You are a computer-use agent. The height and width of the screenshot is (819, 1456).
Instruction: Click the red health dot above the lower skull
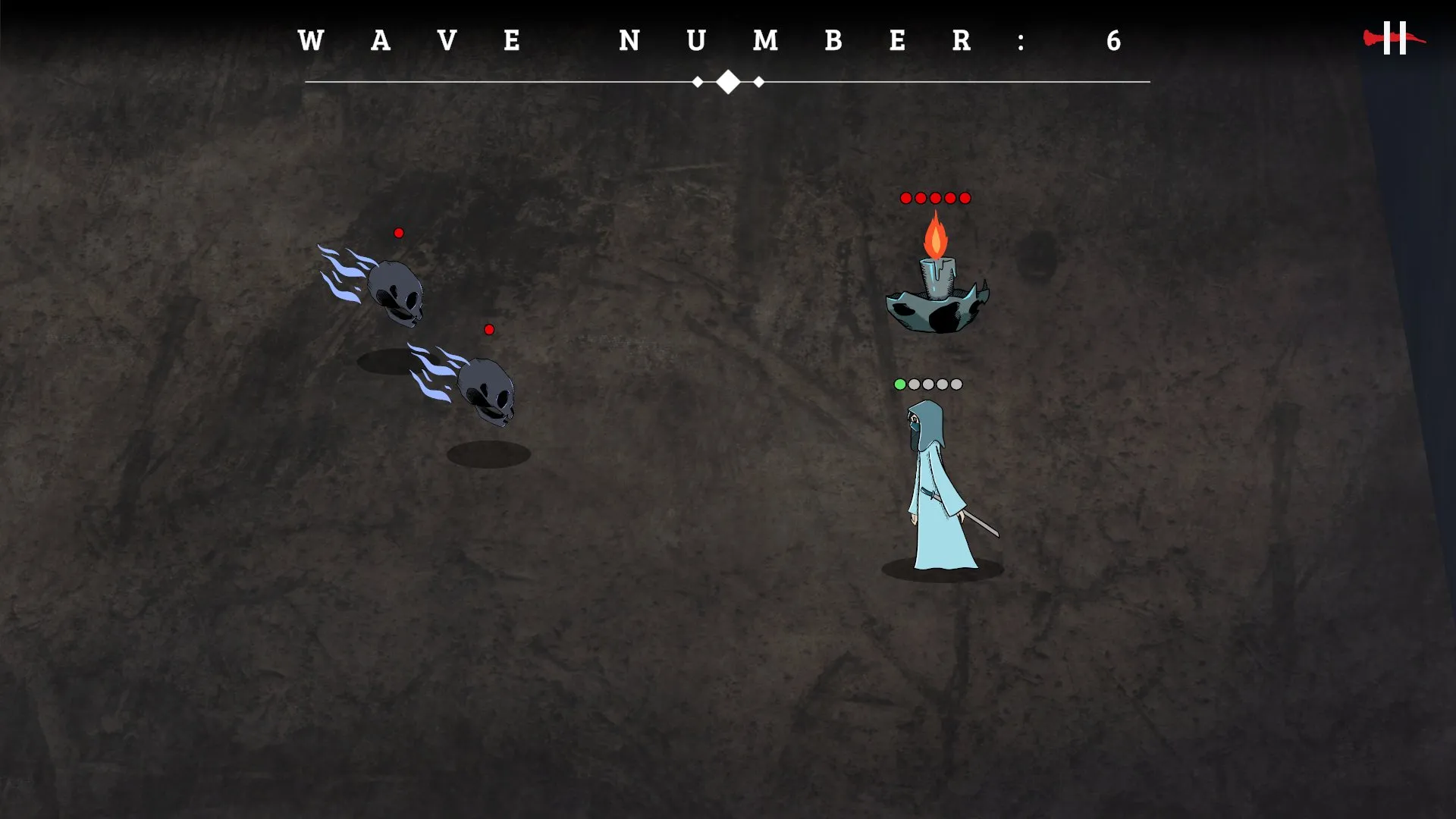pyautogui.click(x=489, y=329)
